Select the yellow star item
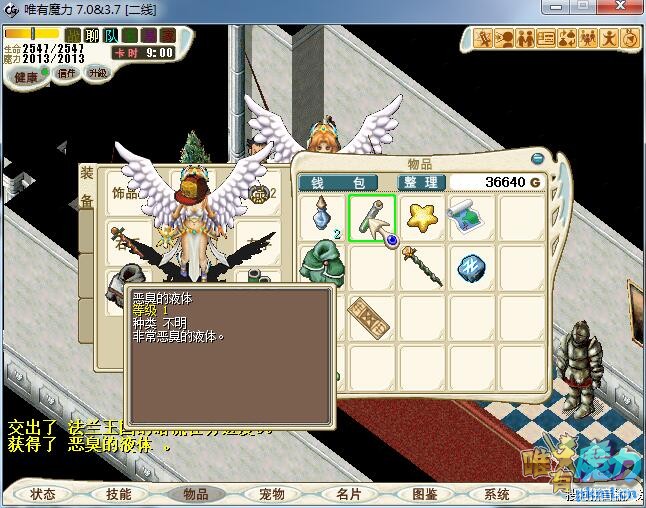This screenshot has width=646, height=508. [421, 217]
